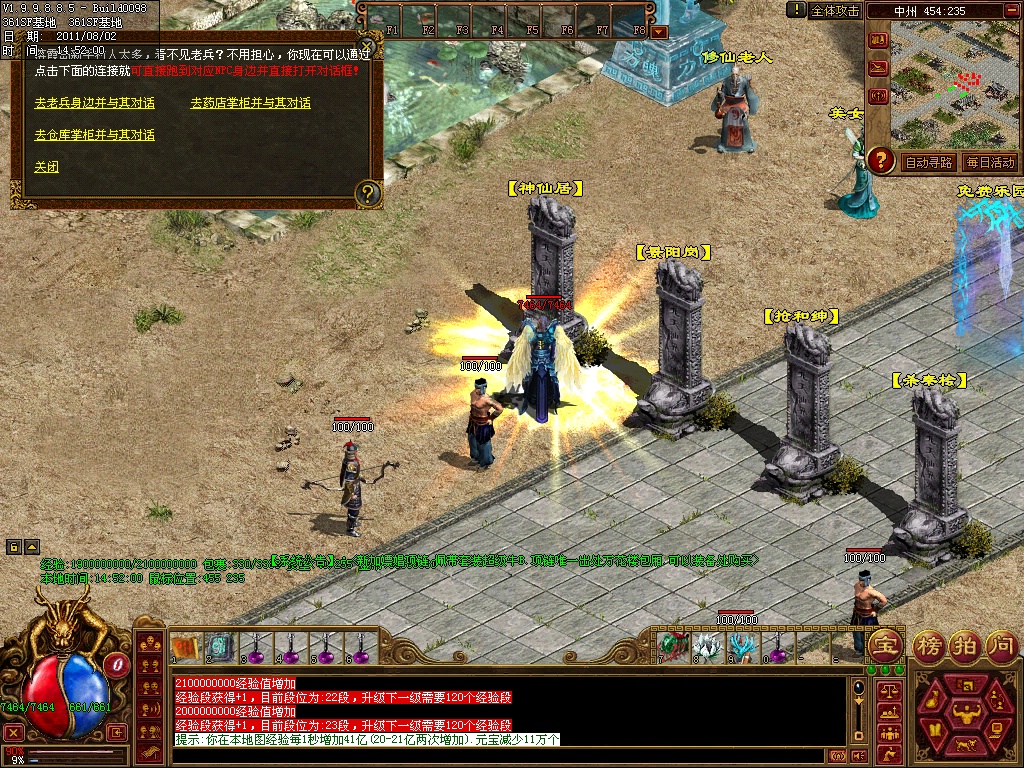Open the 榜 ranking button

(x=930, y=645)
